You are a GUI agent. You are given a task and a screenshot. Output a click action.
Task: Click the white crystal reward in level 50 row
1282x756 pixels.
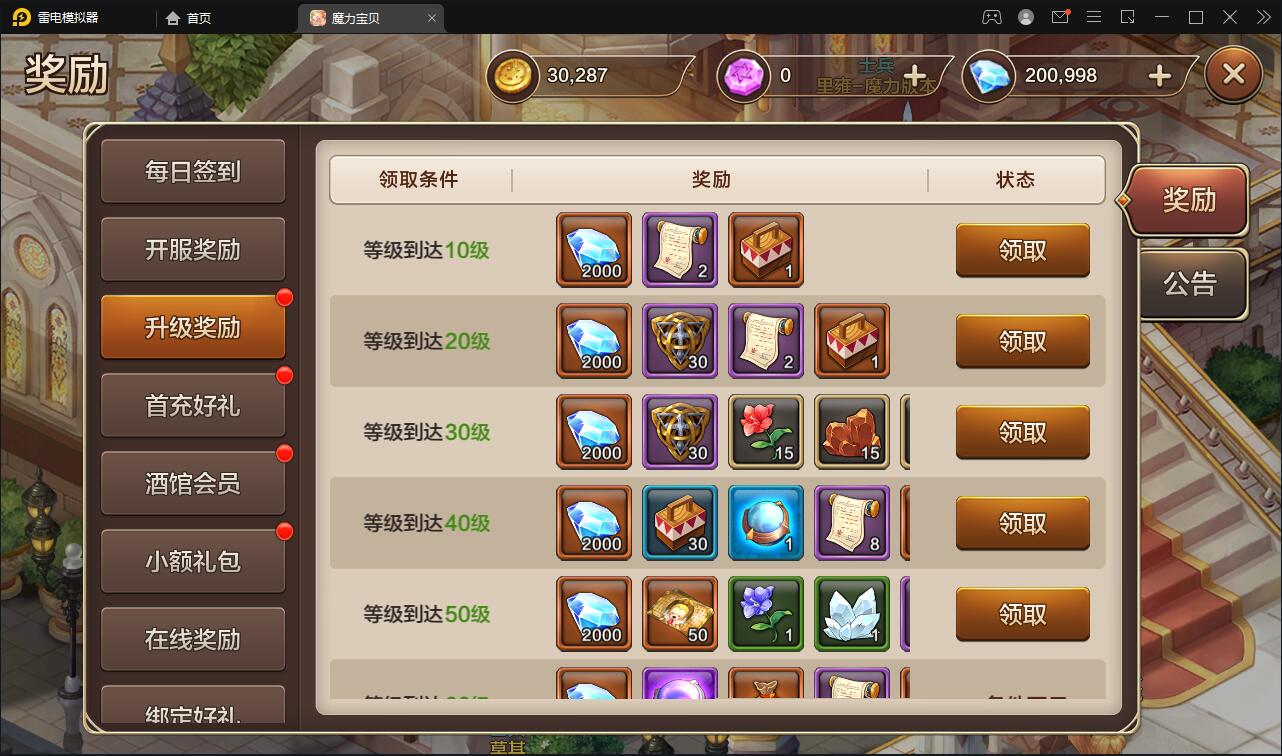point(851,614)
